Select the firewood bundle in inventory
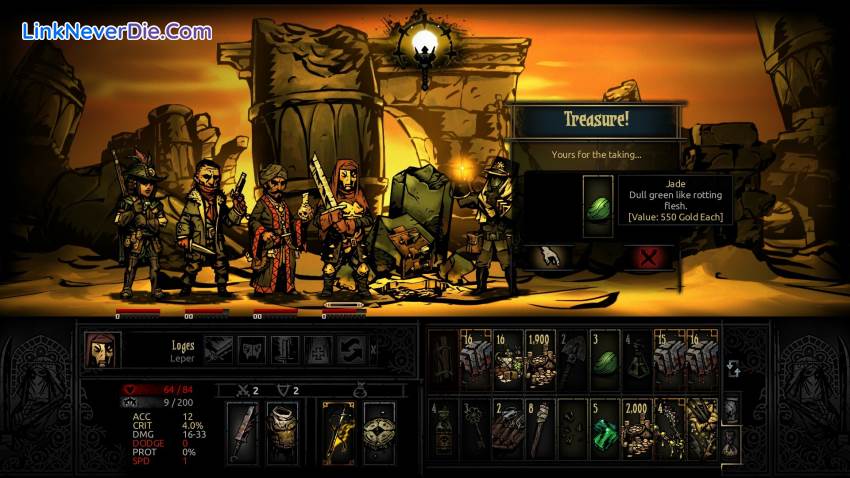850x478 pixels. [508, 428]
